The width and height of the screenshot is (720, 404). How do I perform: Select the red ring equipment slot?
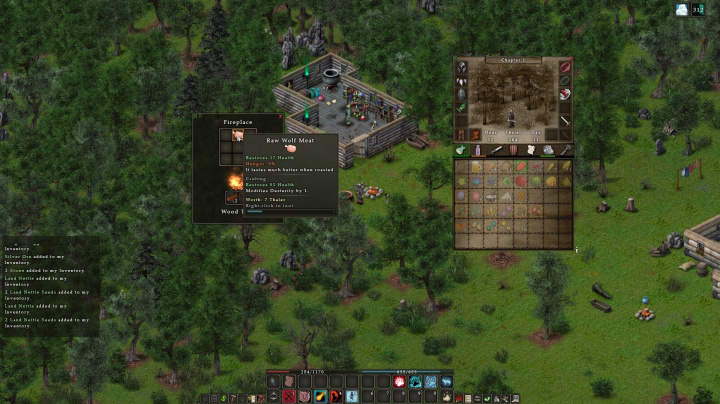point(565,67)
